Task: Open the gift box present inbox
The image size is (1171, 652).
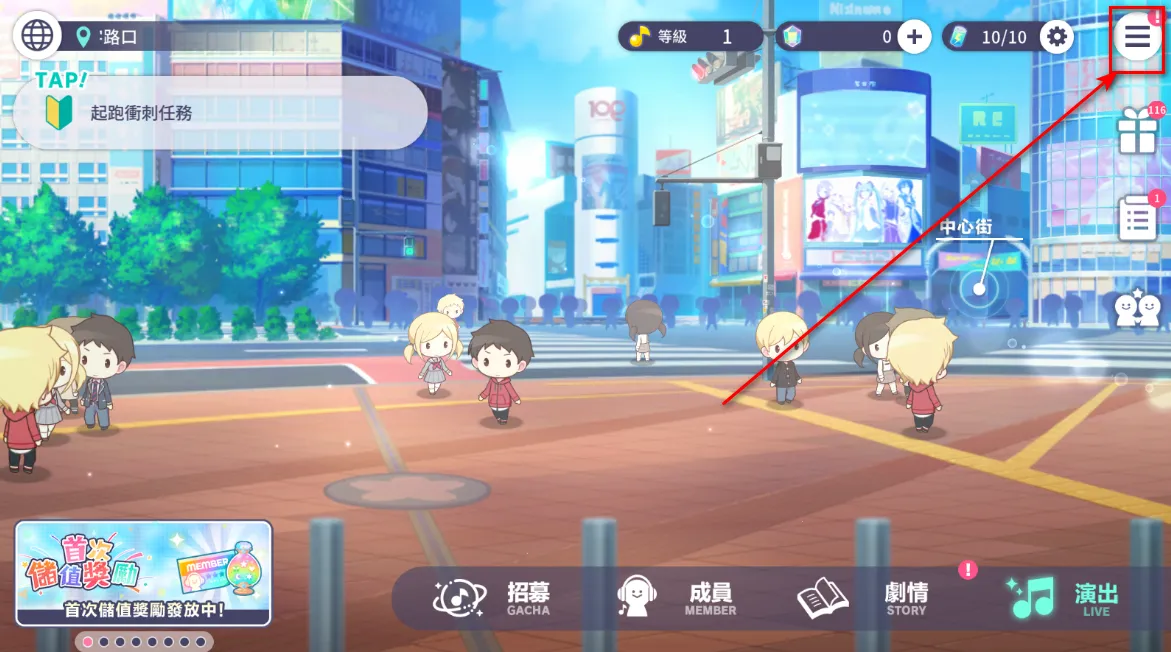Action: pos(1138,132)
